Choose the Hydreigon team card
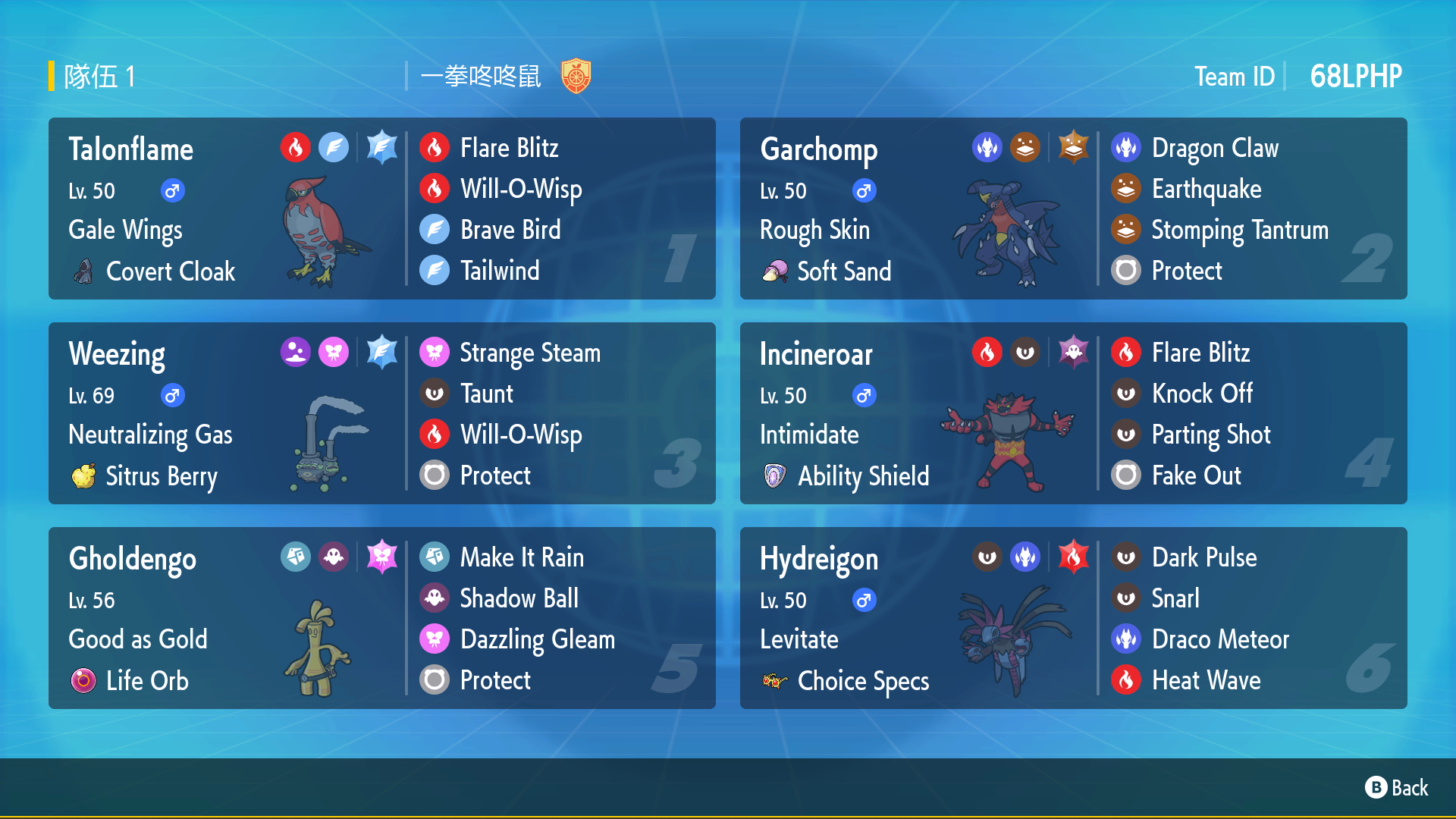The image size is (1456, 819). tap(1073, 618)
